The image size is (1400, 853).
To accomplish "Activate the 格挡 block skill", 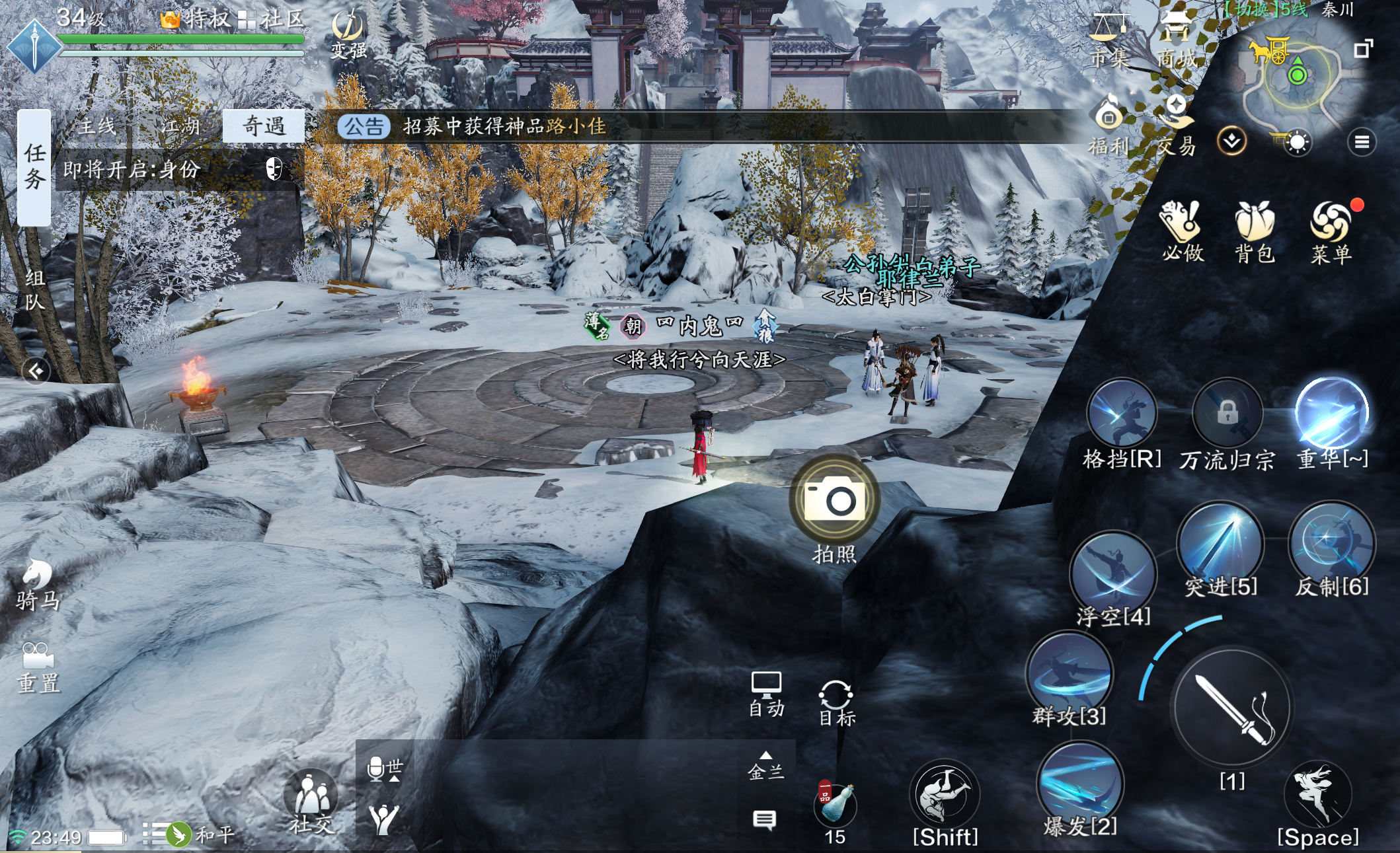I will click(1122, 414).
